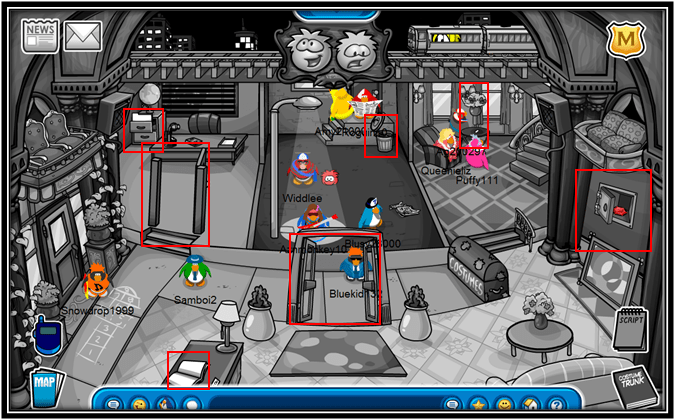Click the moderator M badge
The image size is (676, 420).
[x=623, y=39]
